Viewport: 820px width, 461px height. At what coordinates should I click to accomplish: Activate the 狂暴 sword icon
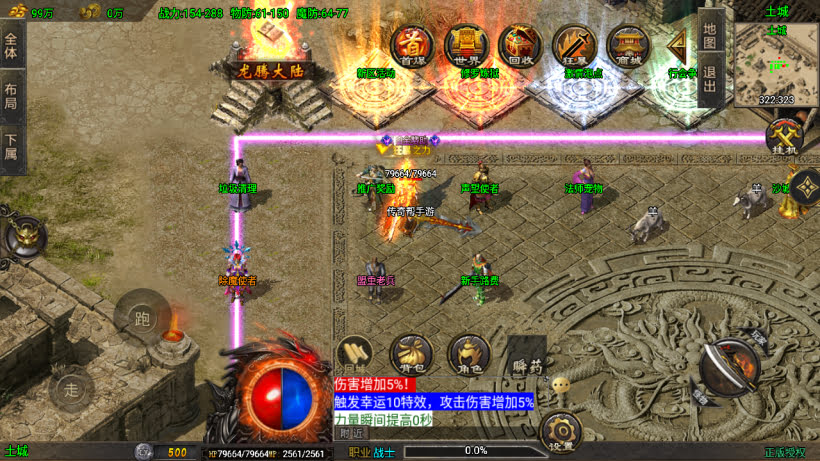pyautogui.click(x=574, y=45)
